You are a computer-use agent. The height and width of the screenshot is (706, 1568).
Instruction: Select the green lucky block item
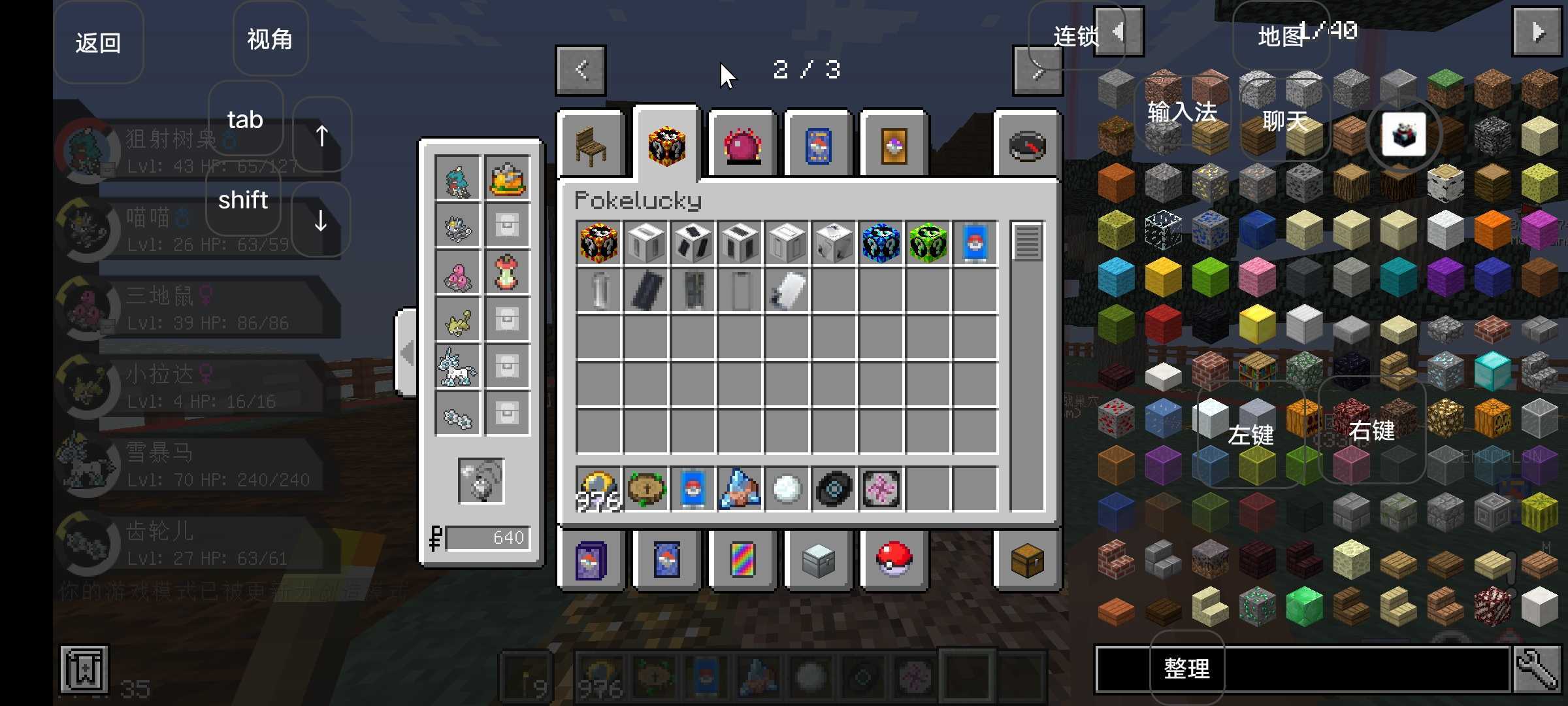point(929,243)
